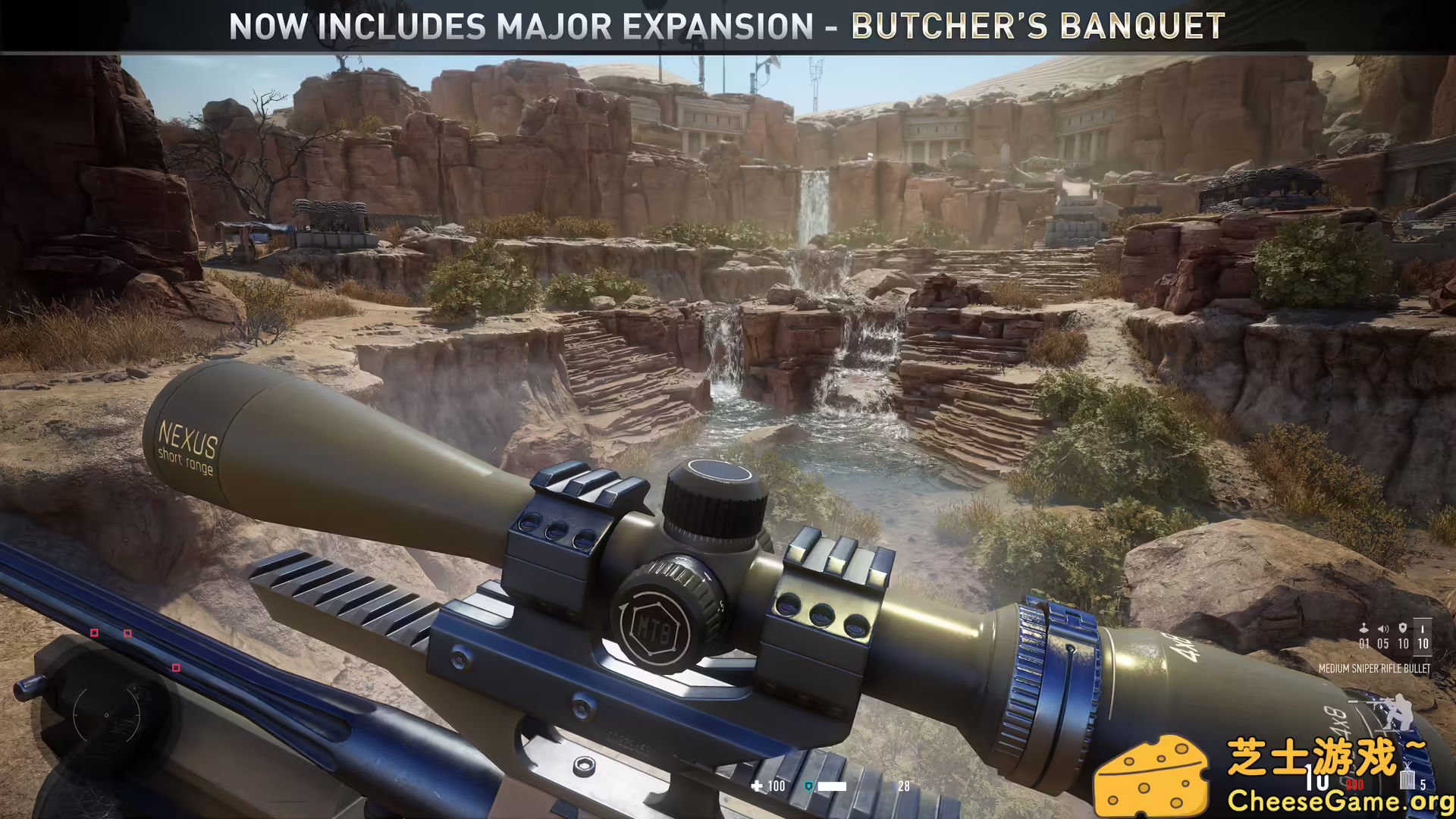
Task: Click the trap gadget icon showing 5
Action: point(1408,780)
